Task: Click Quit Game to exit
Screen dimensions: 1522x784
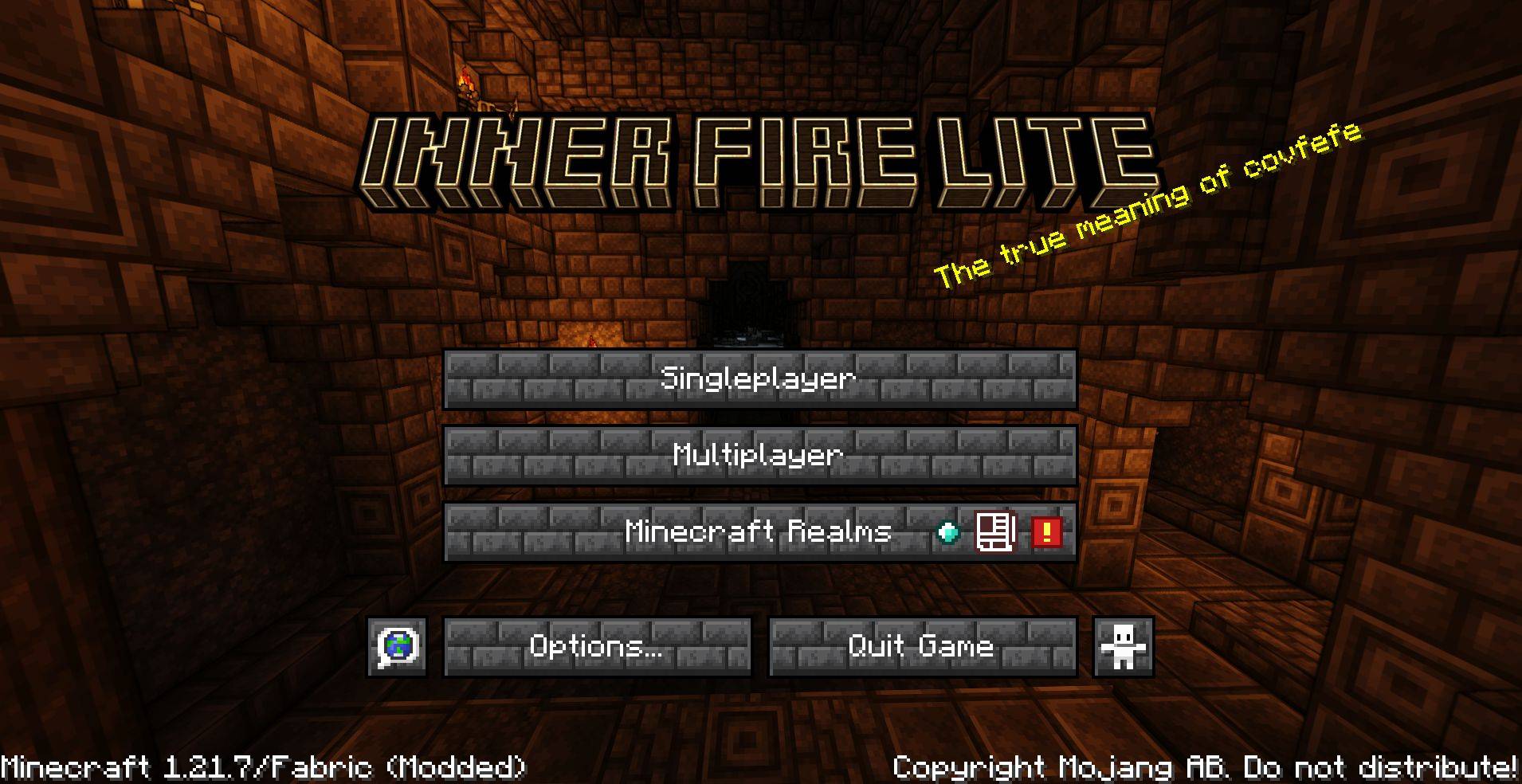Action: [921, 647]
